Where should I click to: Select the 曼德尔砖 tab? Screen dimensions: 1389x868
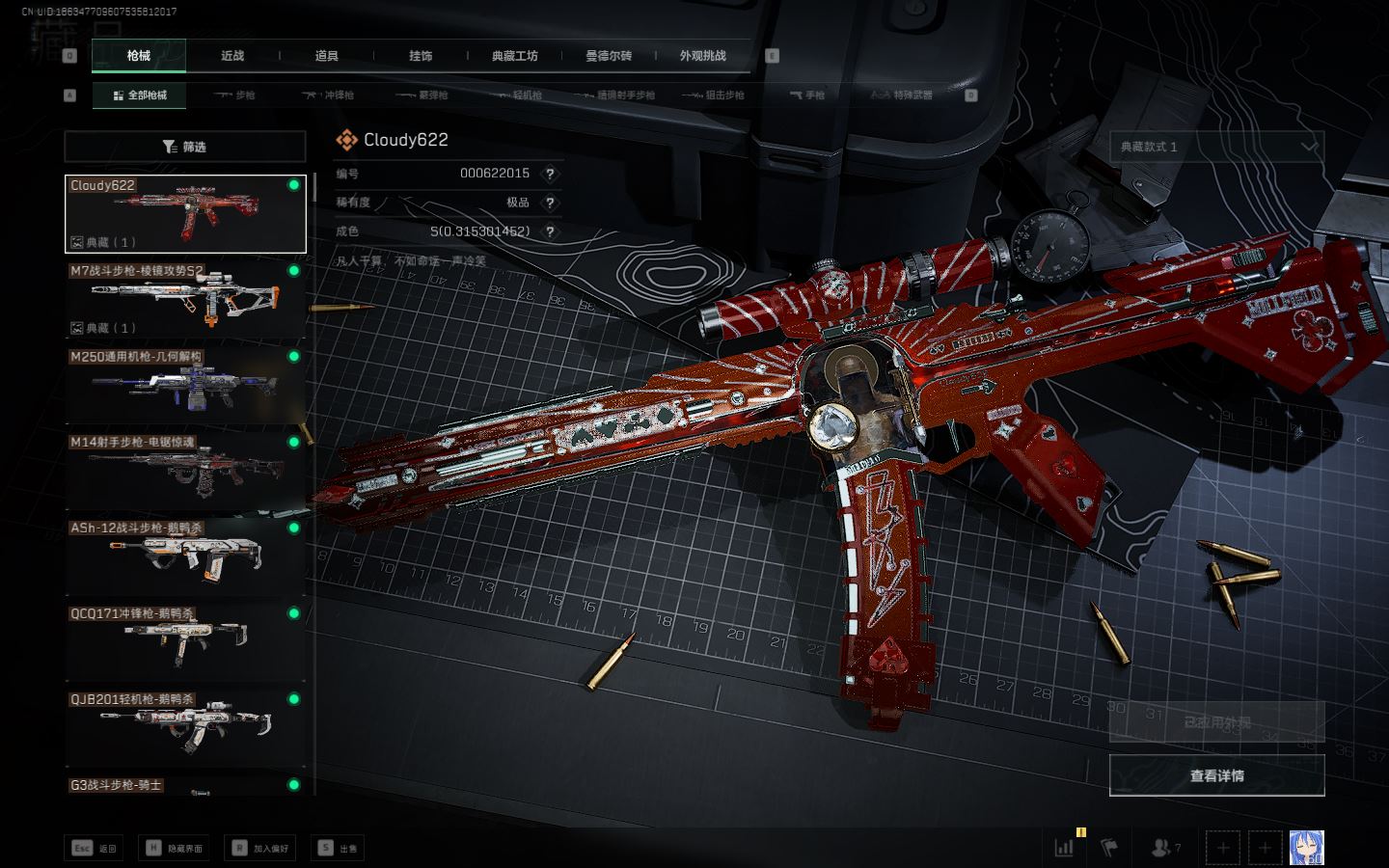tap(609, 56)
